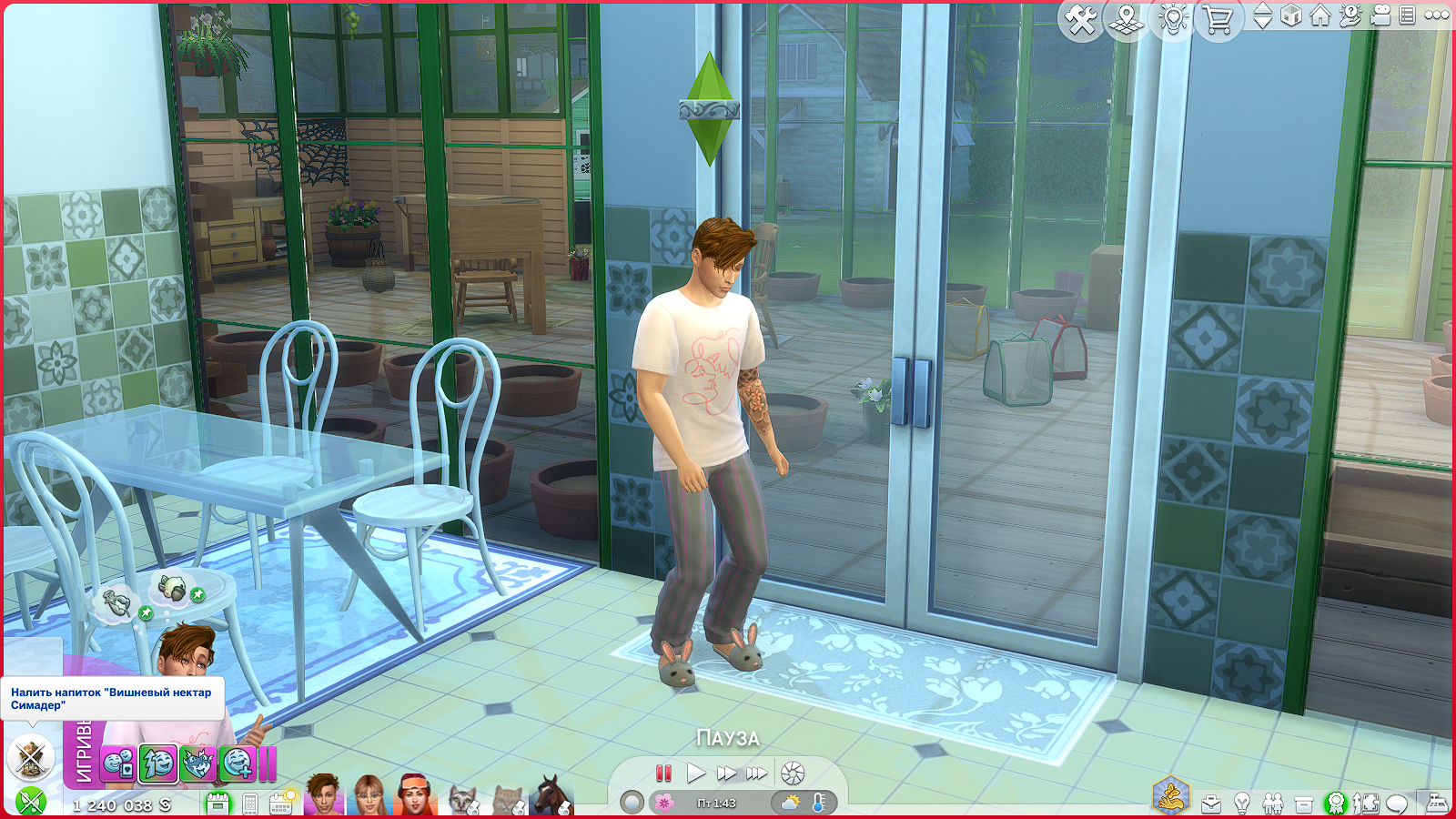Open the inventory box panel
The height and width of the screenshot is (819, 1456).
tap(1304, 804)
